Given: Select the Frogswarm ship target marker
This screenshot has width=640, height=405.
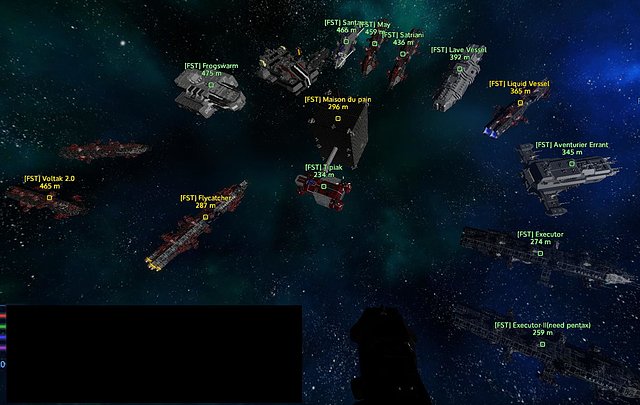Looking at the screenshot, I should pyautogui.click(x=211, y=85).
